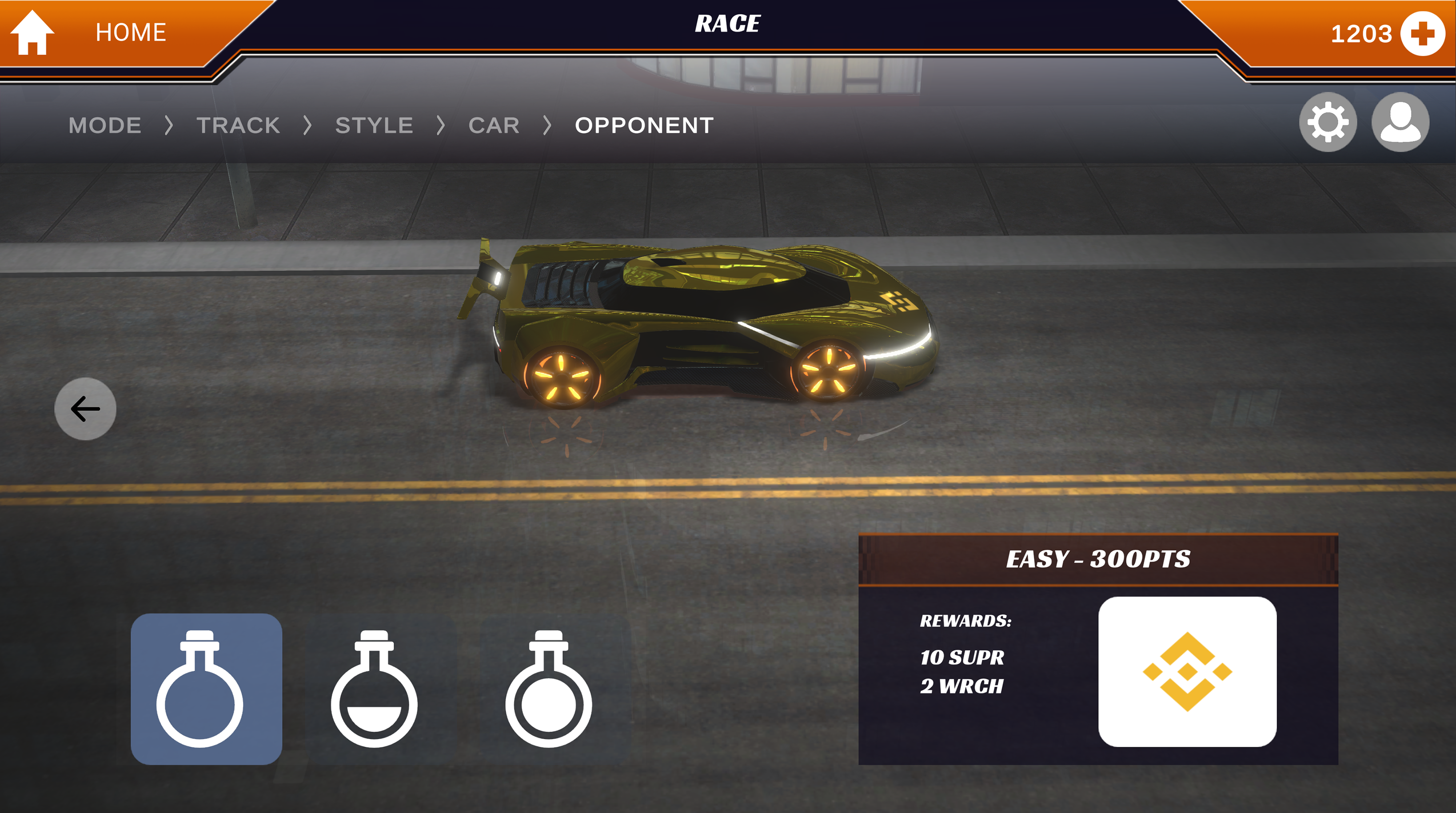Viewport: 1456px width, 813px height.
Task: Open the settings gear menu
Action: [x=1327, y=123]
